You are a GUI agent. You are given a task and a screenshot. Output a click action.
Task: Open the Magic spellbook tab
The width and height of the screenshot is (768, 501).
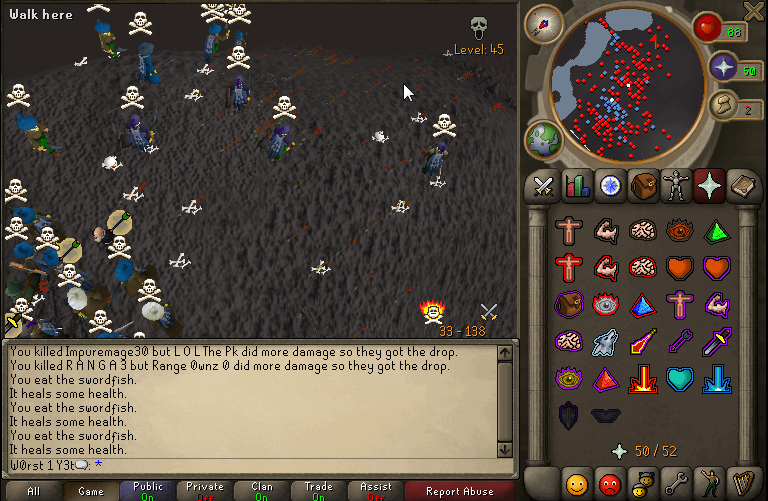(743, 186)
